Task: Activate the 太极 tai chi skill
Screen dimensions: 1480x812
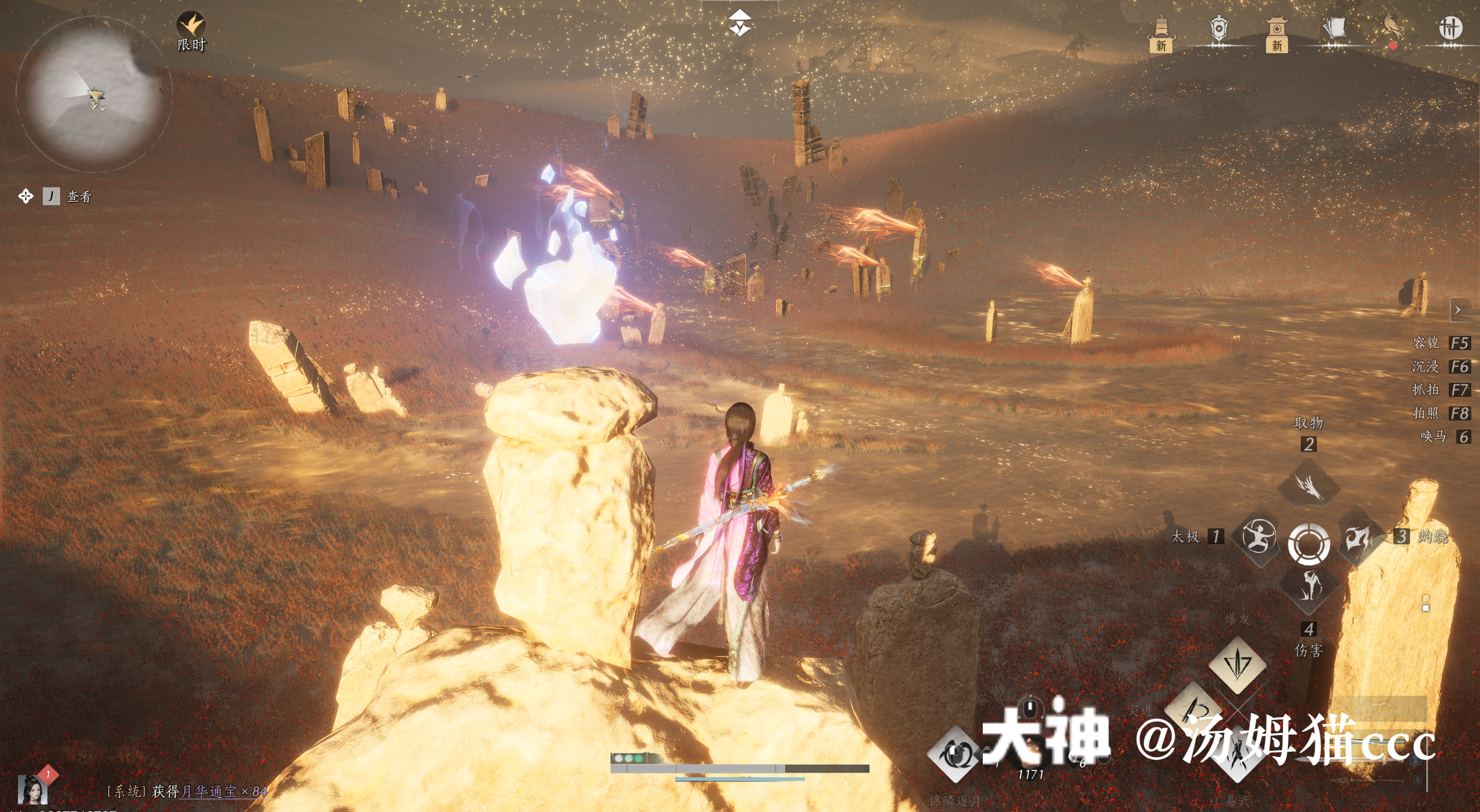Action: tap(1259, 536)
